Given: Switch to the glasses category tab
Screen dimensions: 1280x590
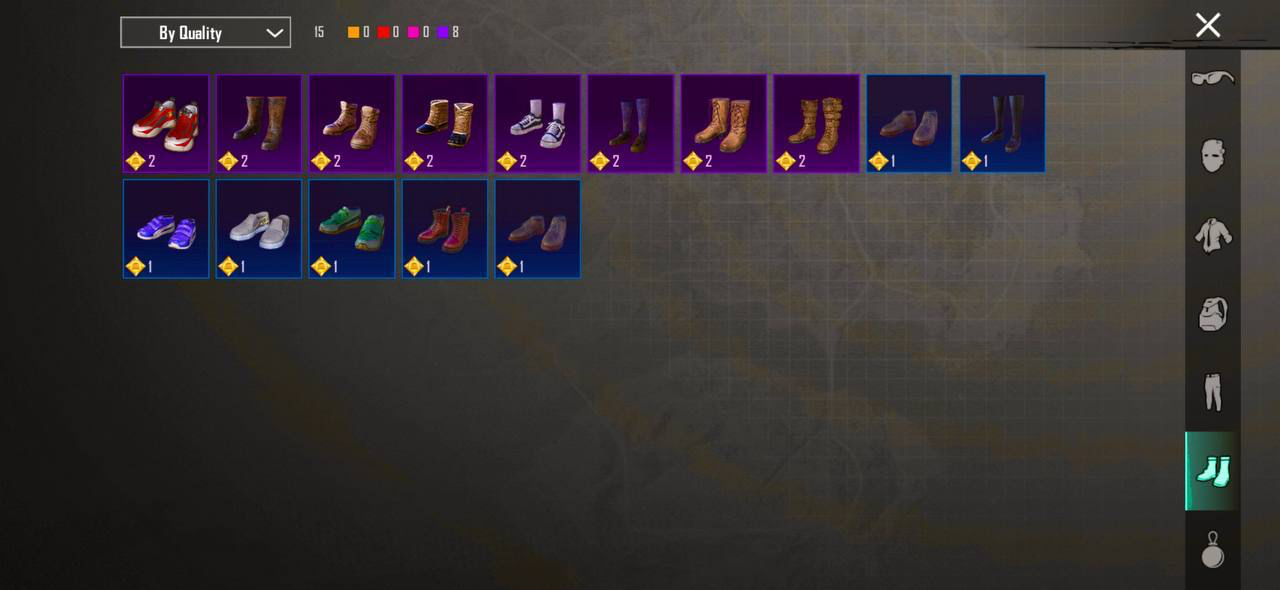Looking at the screenshot, I should pos(1213,78).
